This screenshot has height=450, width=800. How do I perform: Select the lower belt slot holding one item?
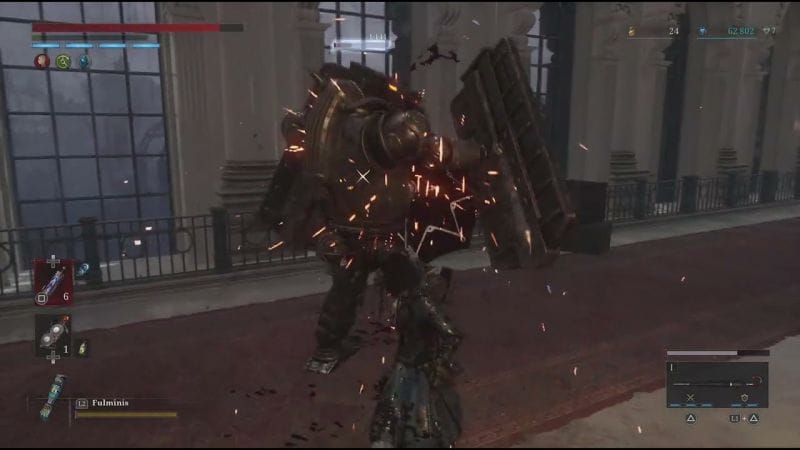[52, 333]
